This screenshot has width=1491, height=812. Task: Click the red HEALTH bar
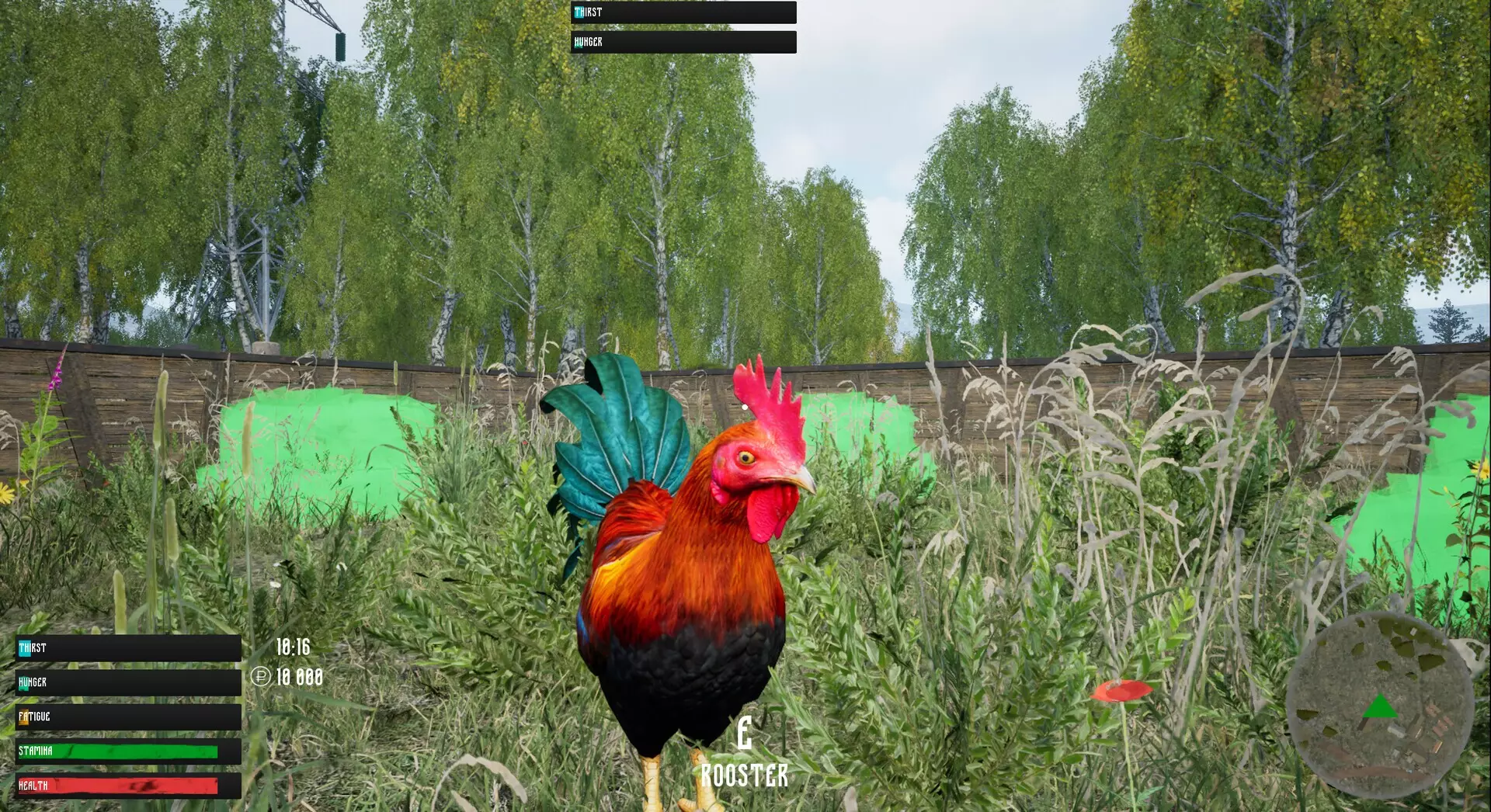[x=116, y=785]
